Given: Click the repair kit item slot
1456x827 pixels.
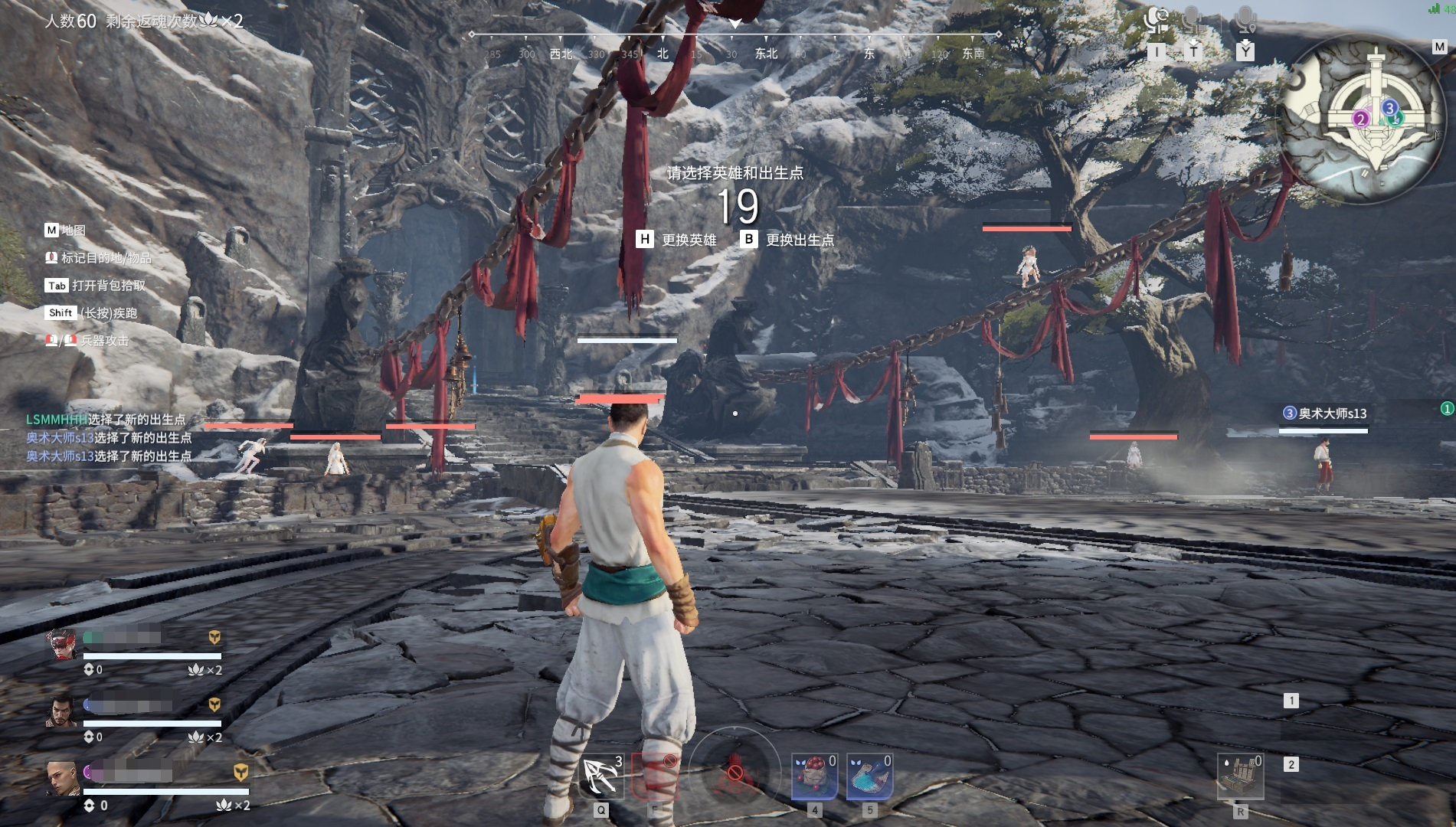Looking at the screenshot, I should (x=1240, y=776).
